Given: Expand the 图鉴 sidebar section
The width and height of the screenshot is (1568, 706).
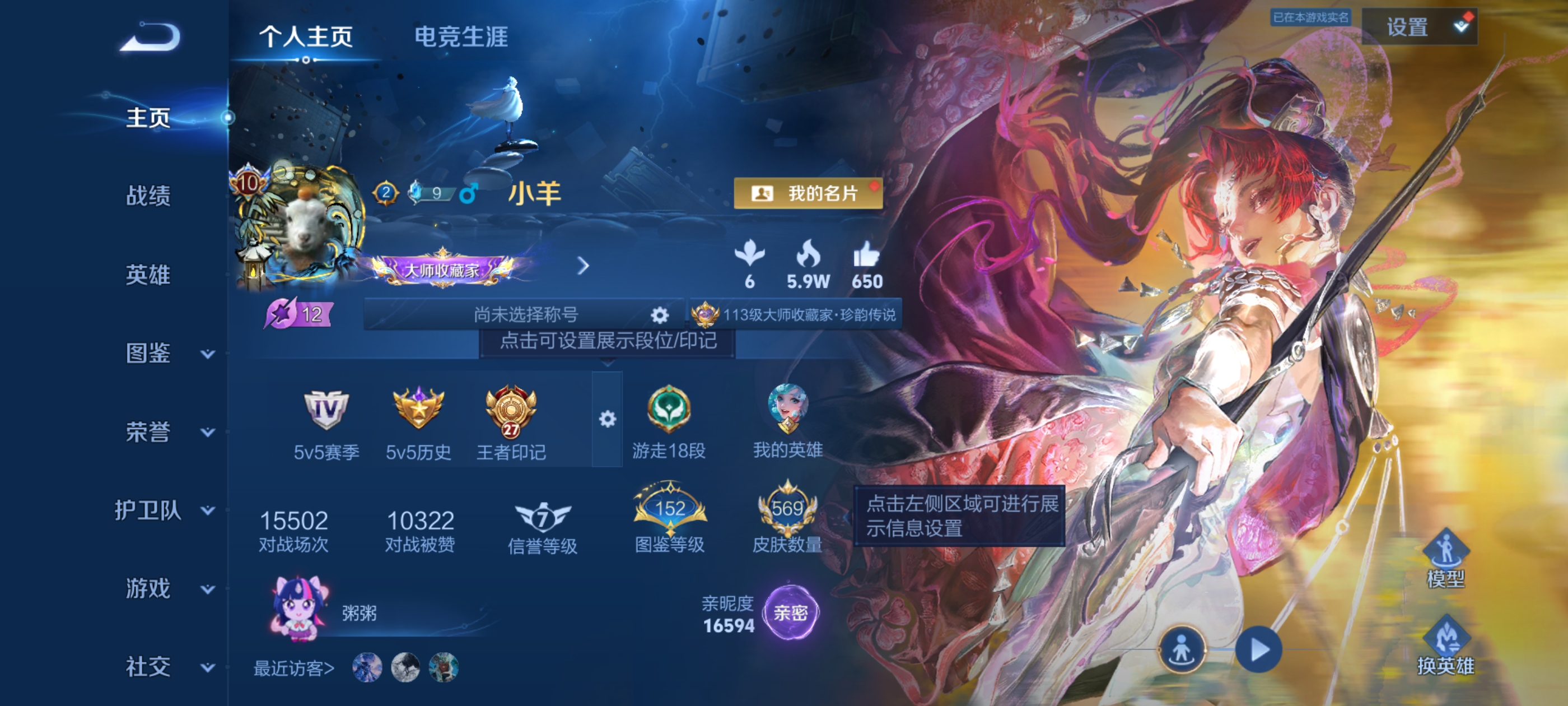Looking at the screenshot, I should (208, 354).
